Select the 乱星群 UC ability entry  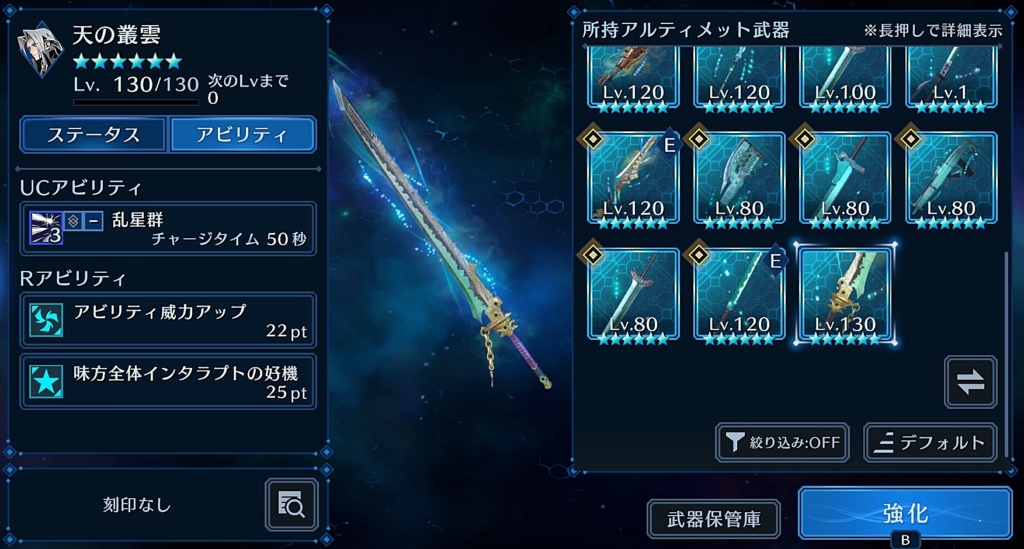point(168,229)
